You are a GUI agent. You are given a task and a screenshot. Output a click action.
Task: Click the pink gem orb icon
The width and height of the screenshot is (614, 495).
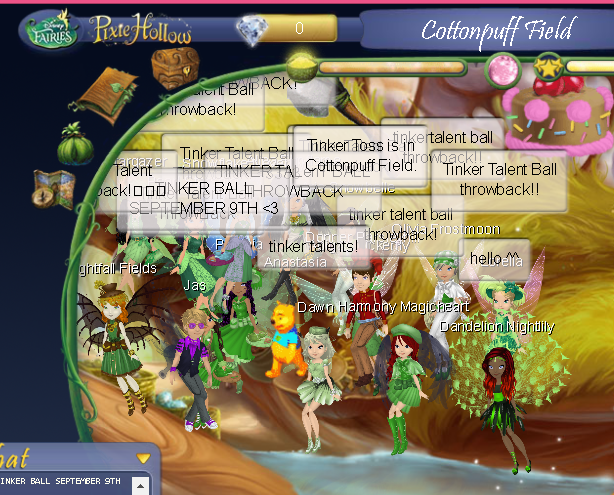500,70
